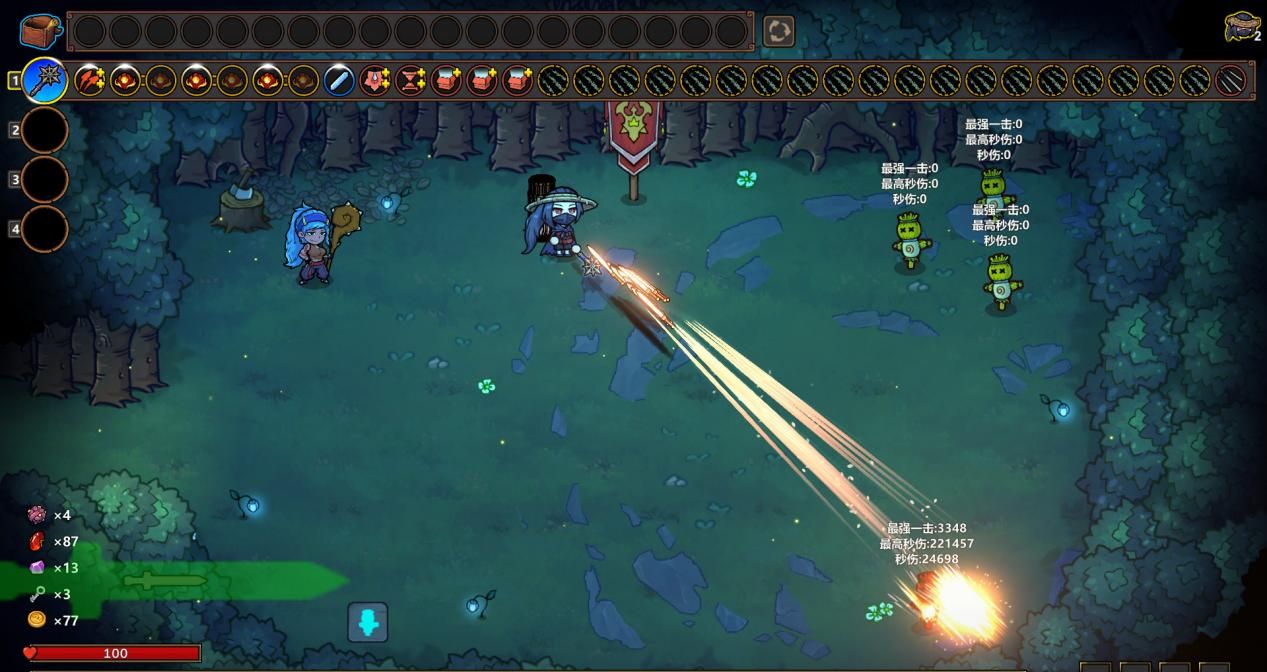Click the straw-hat character portrait icon
The image size is (1267, 672).
1241,27
